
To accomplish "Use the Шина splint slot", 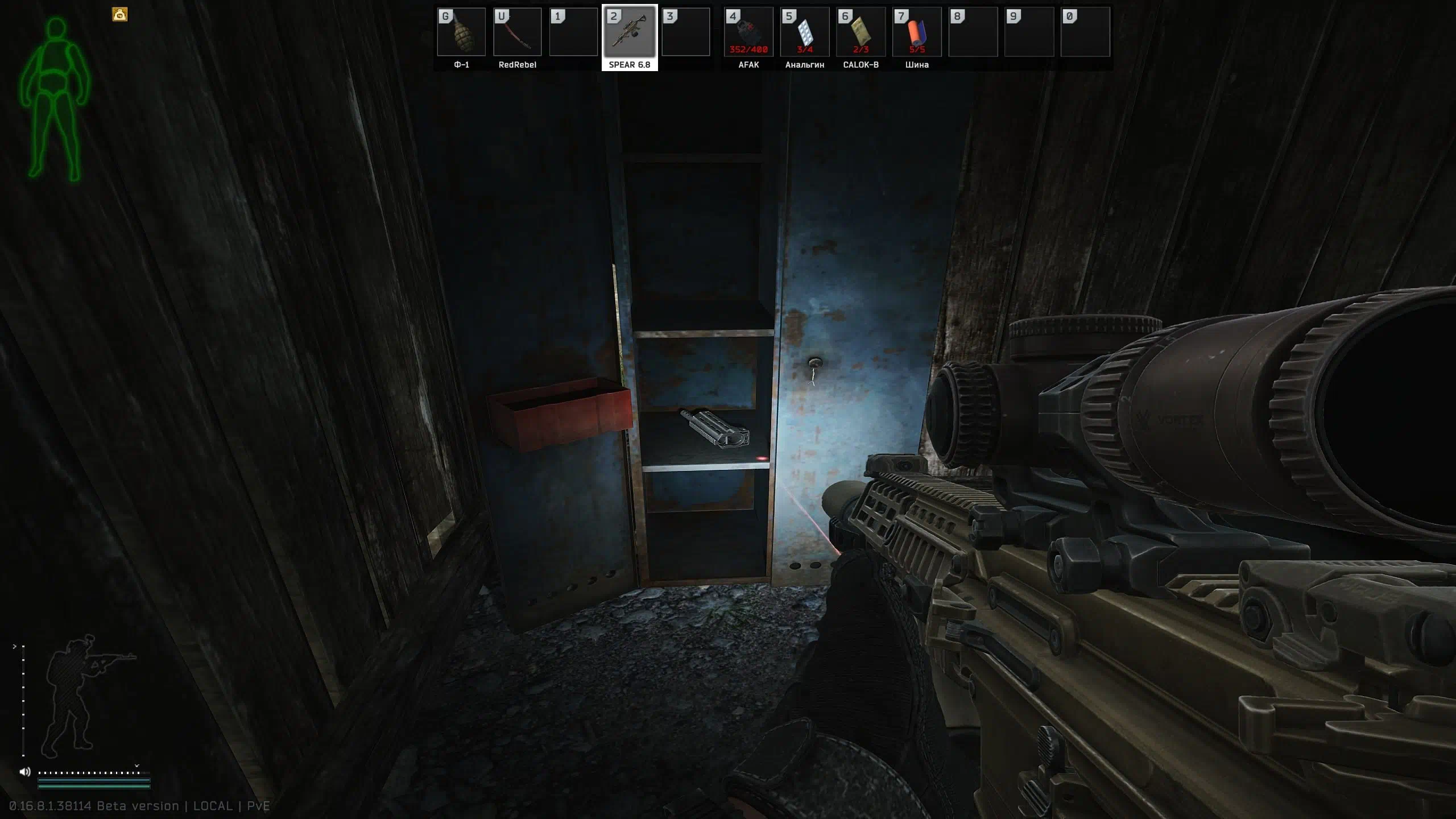I will click(x=917, y=32).
